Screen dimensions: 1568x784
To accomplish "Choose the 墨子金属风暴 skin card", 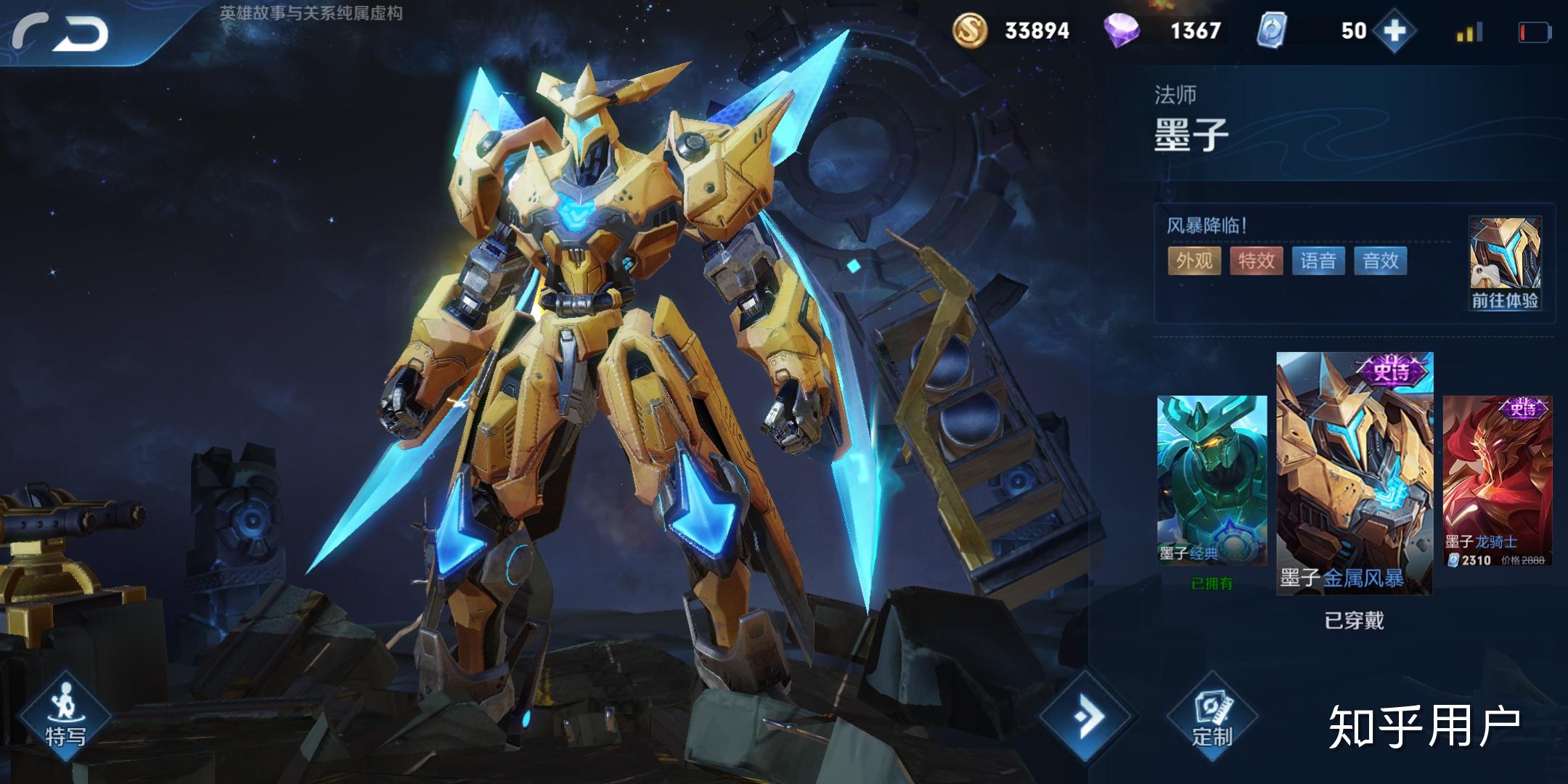I will [x=1355, y=473].
